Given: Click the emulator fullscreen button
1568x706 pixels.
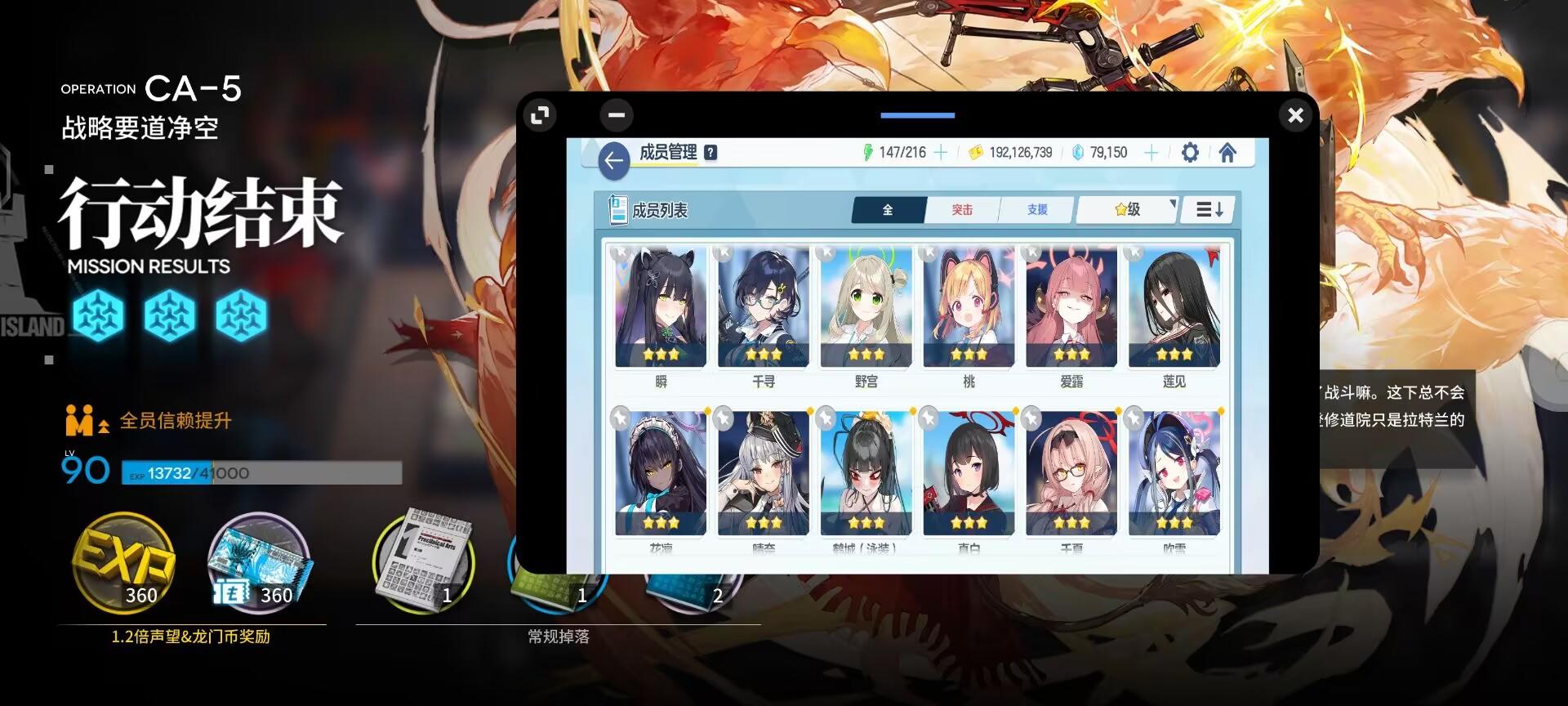Looking at the screenshot, I should (539, 115).
